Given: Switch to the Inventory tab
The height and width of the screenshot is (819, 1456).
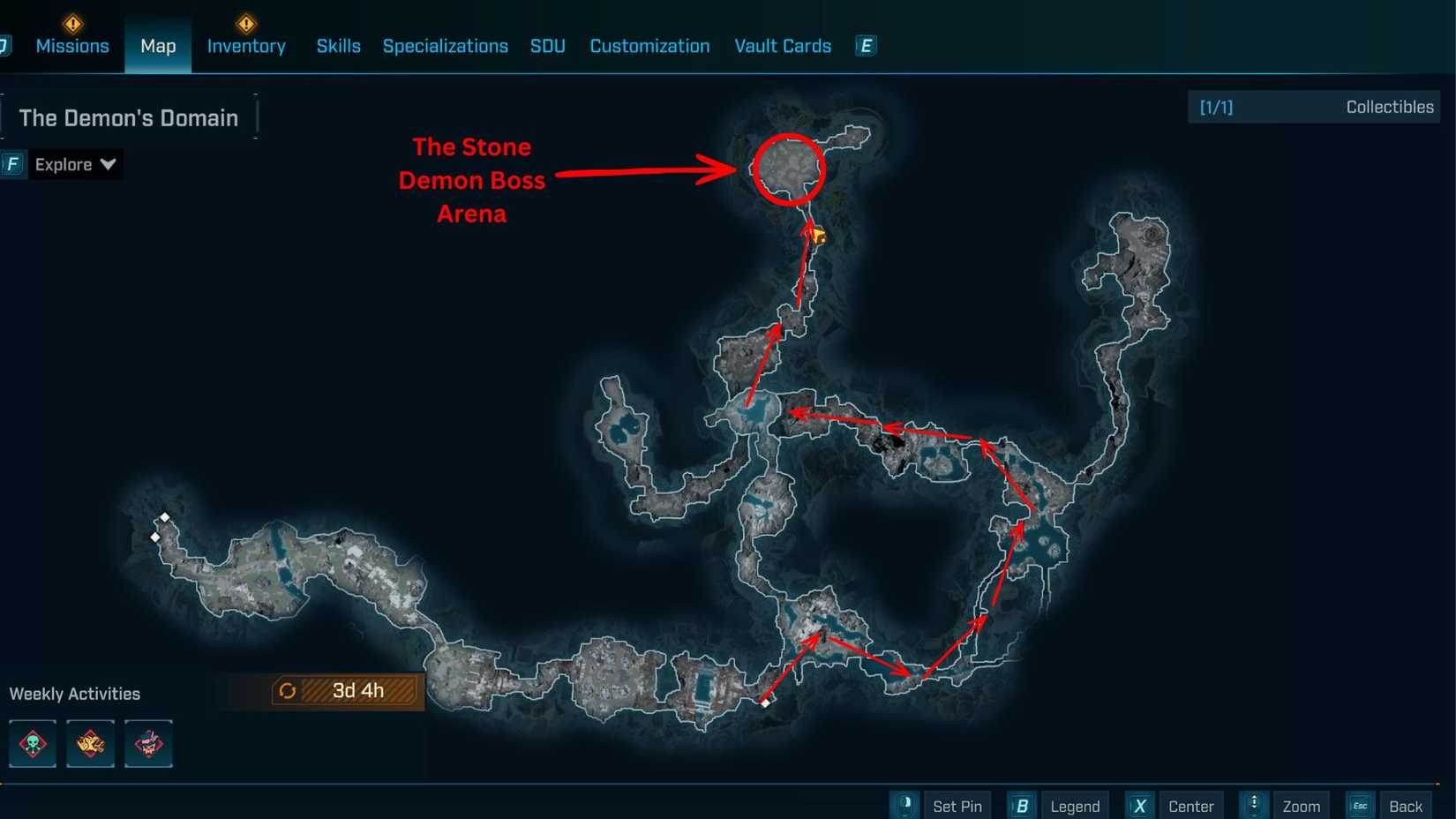Looking at the screenshot, I should click(x=245, y=46).
